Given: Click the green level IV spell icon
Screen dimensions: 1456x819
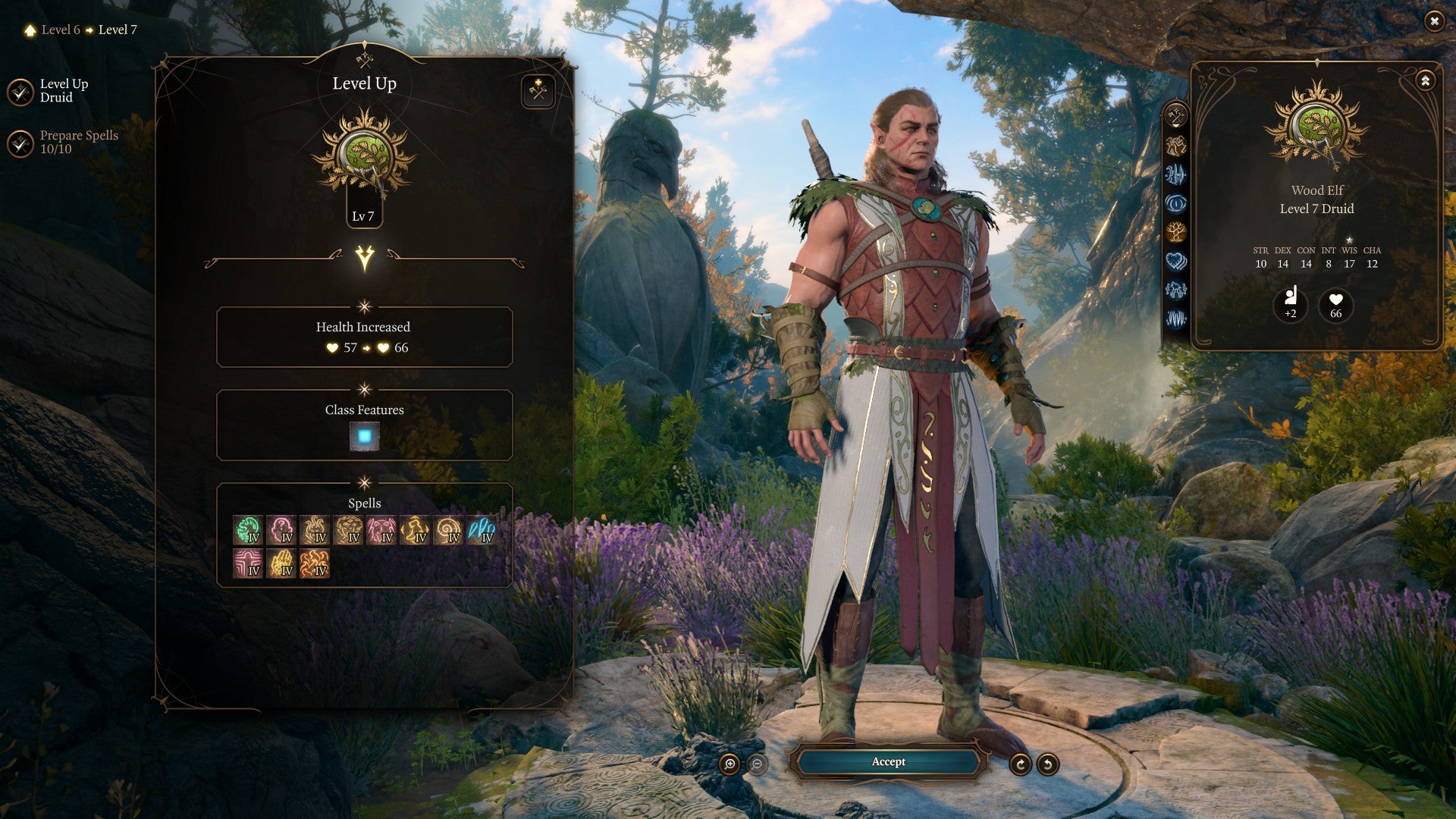Looking at the screenshot, I should pos(248,529).
